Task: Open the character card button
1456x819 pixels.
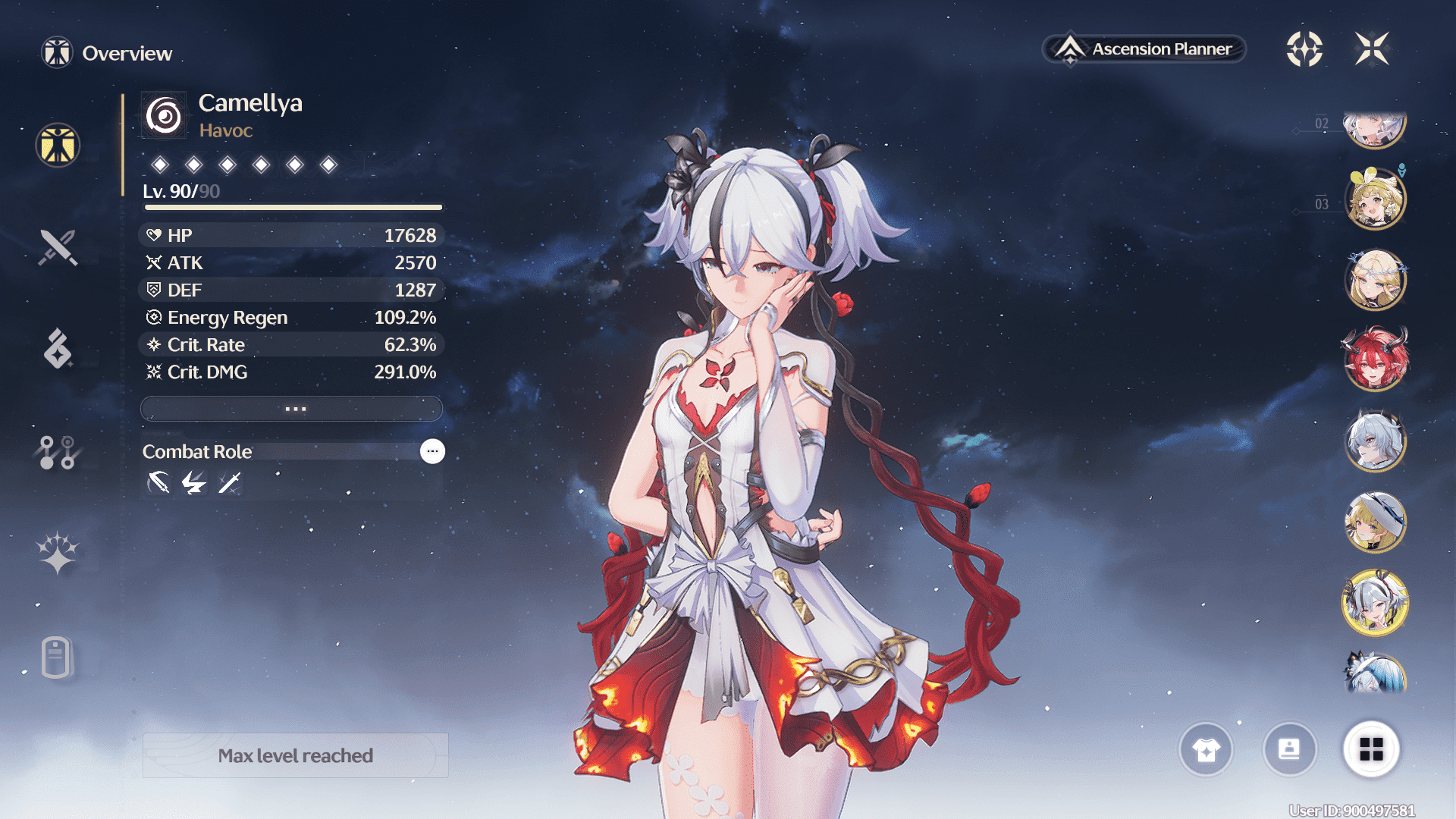Action: pyautogui.click(x=1289, y=749)
